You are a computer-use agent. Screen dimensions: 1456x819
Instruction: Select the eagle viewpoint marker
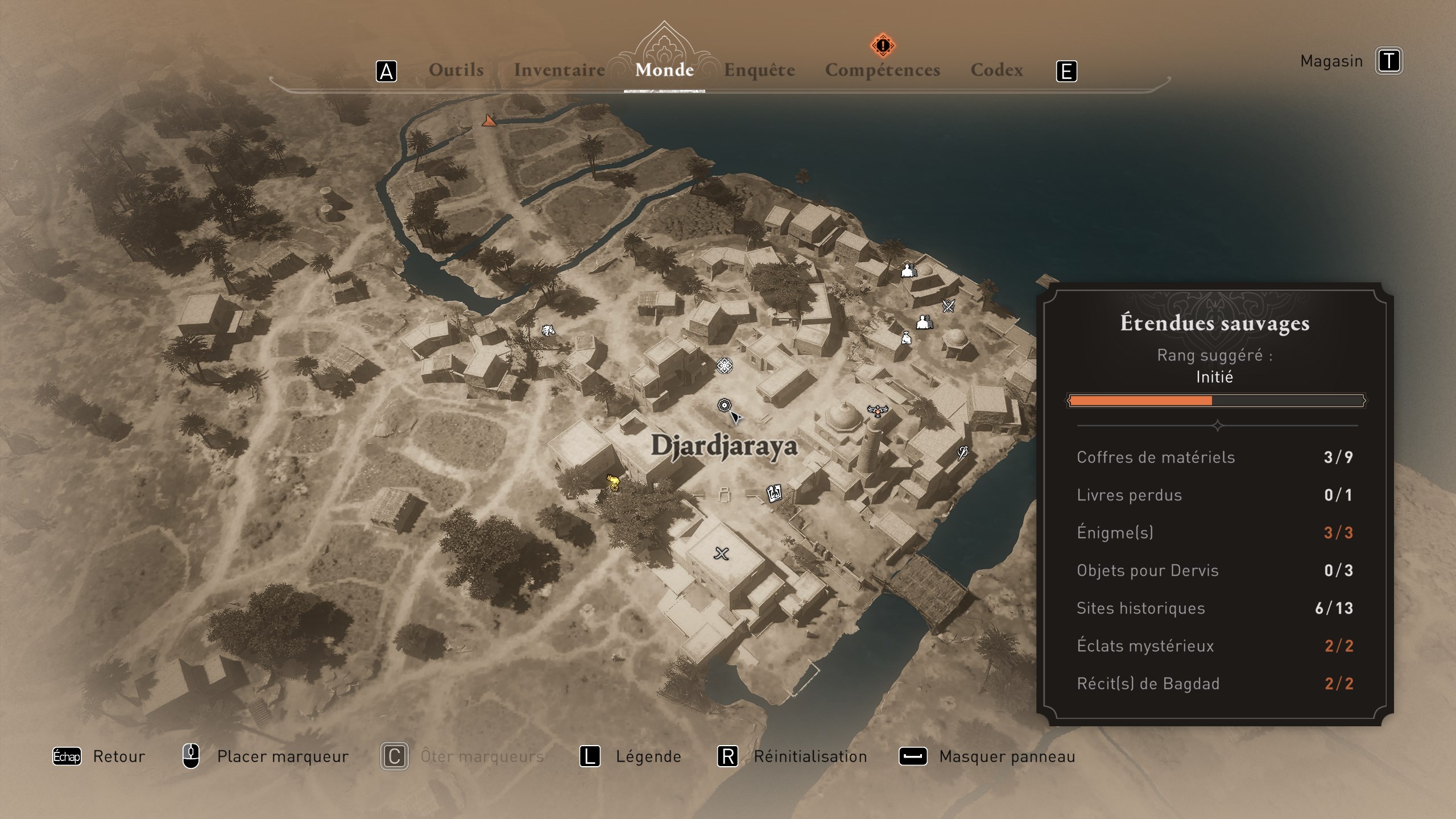(x=878, y=410)
